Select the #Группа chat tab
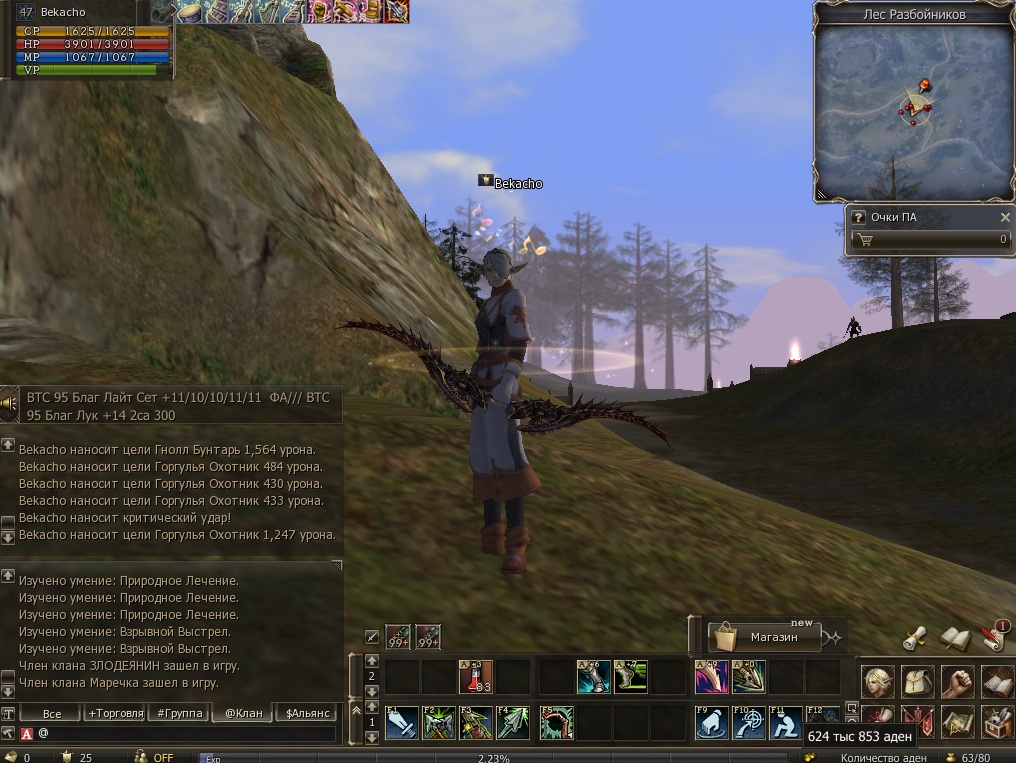 click(x=178, y=713)
